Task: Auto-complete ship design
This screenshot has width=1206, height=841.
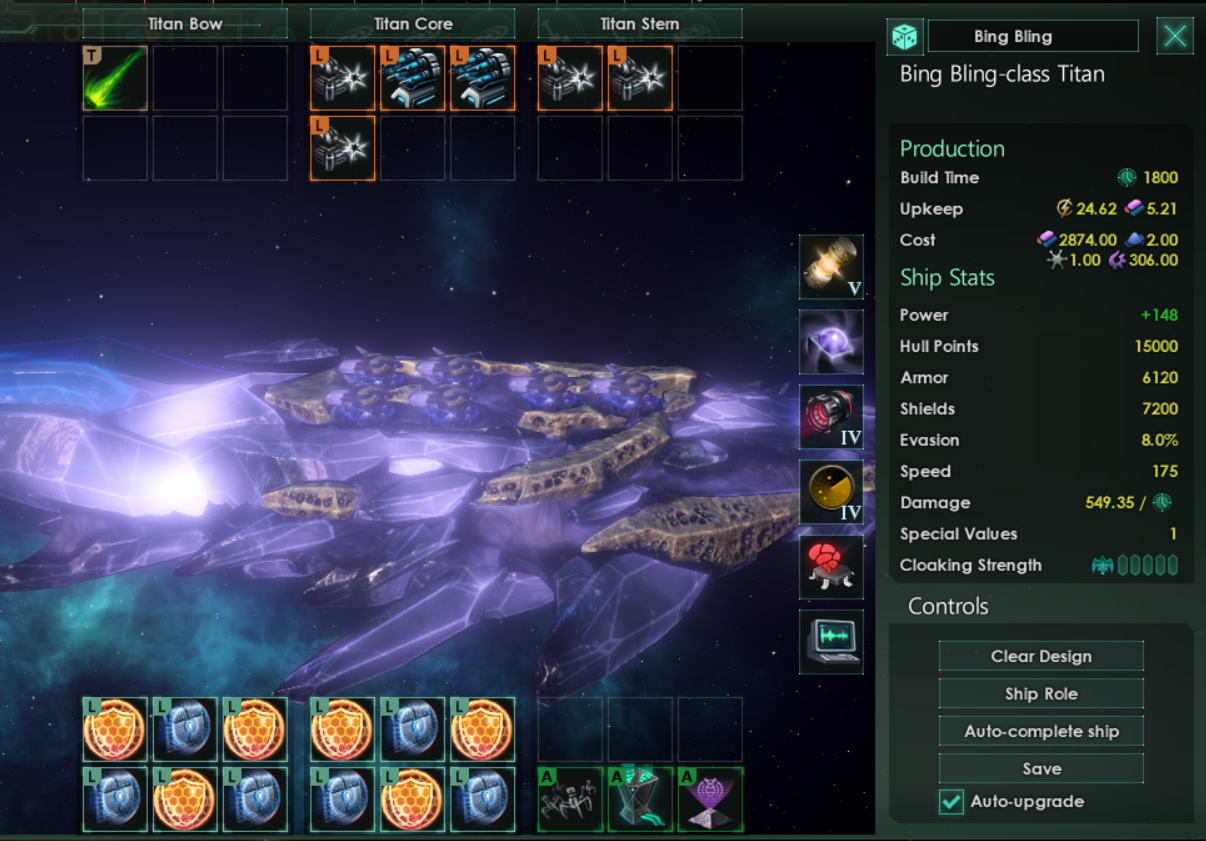Action: (x=1041, y=731)
